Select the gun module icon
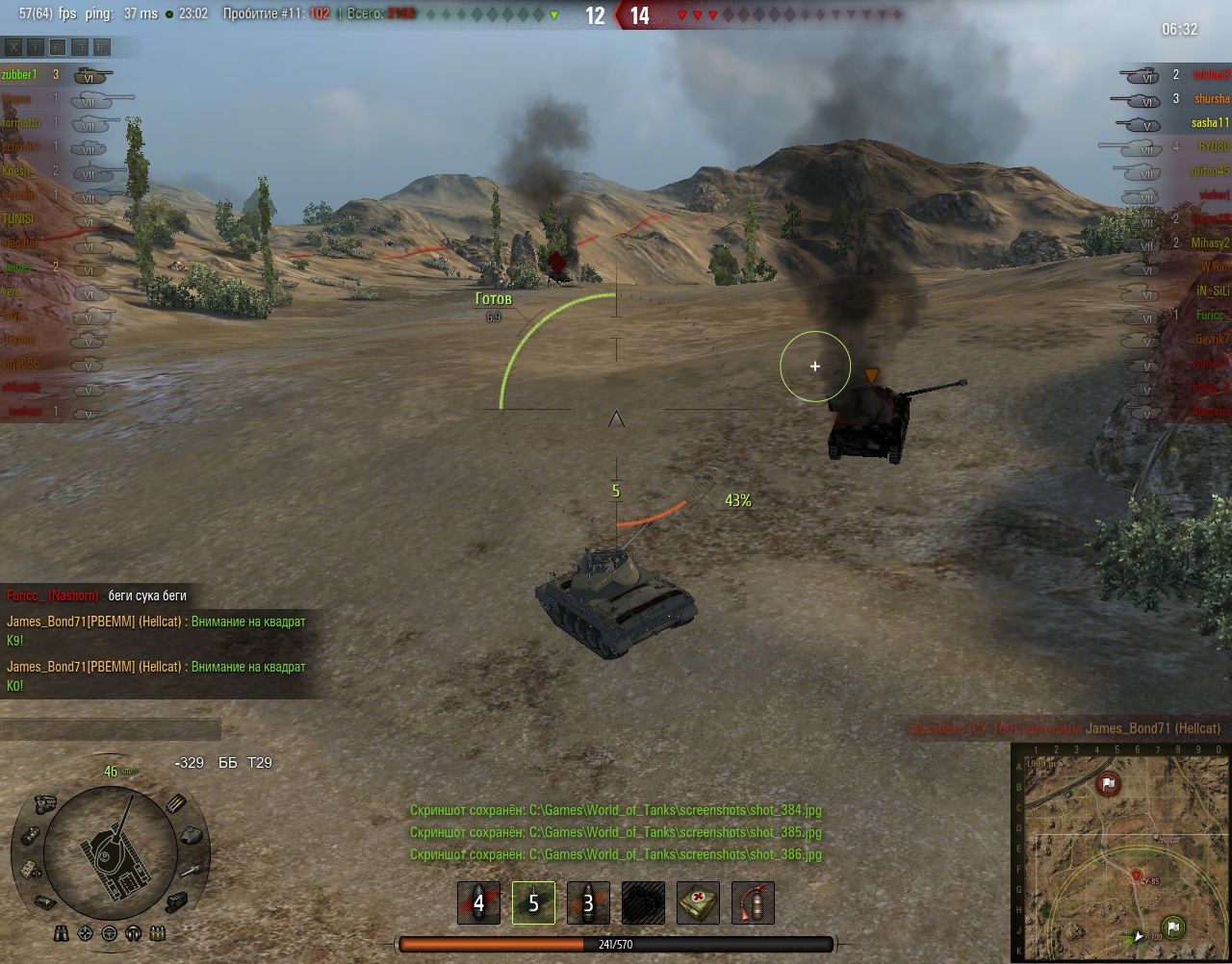The width and height of the screenshot is (1232, 964). coord(191,869)
